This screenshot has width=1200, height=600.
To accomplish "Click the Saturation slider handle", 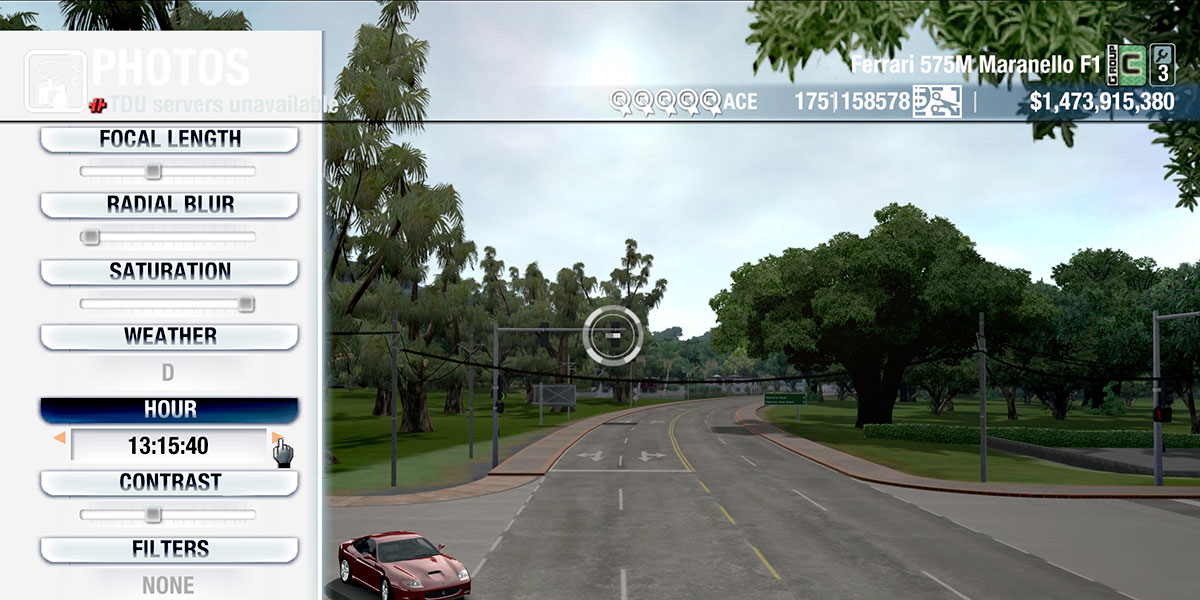I will coord(245,304).
